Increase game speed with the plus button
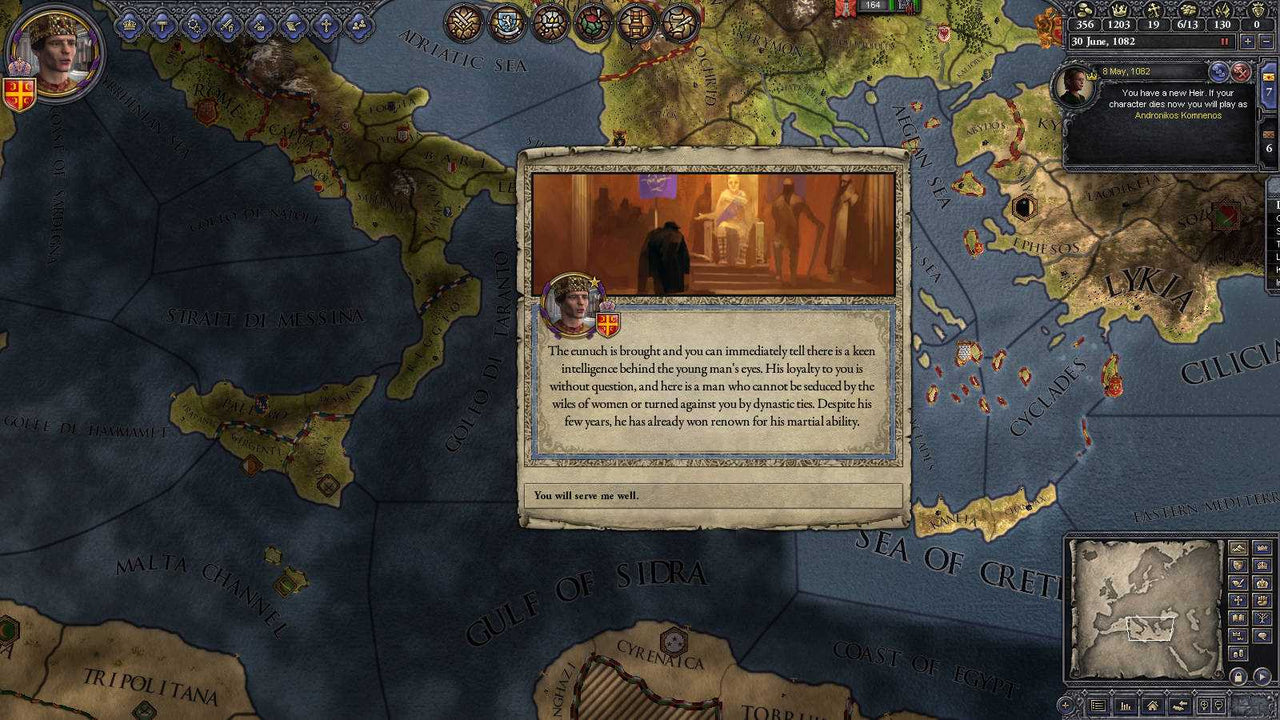 click(1248, 41)
